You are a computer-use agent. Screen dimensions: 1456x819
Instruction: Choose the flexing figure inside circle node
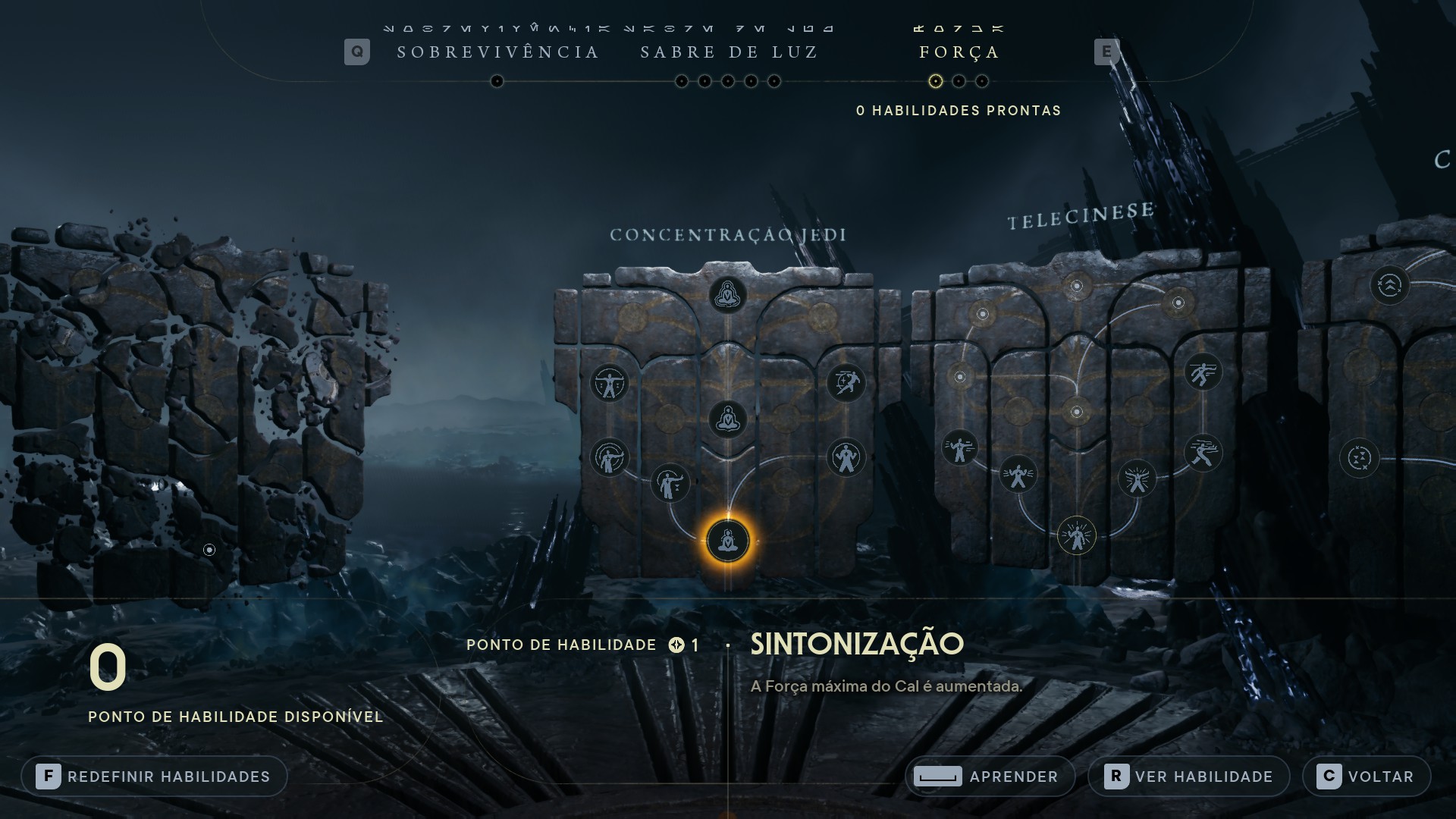point(846,457)
